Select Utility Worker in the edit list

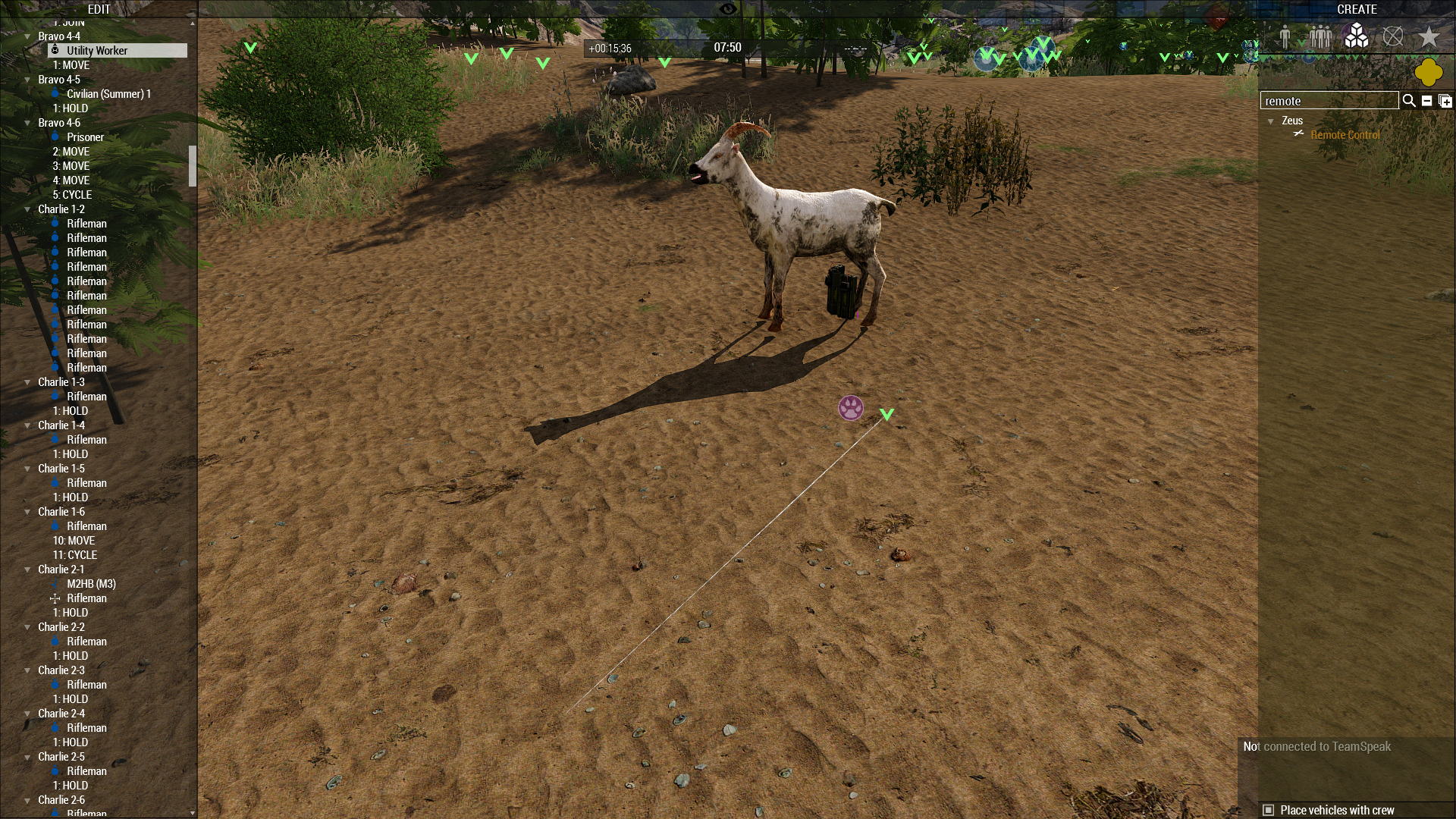[x=97, y=51]
